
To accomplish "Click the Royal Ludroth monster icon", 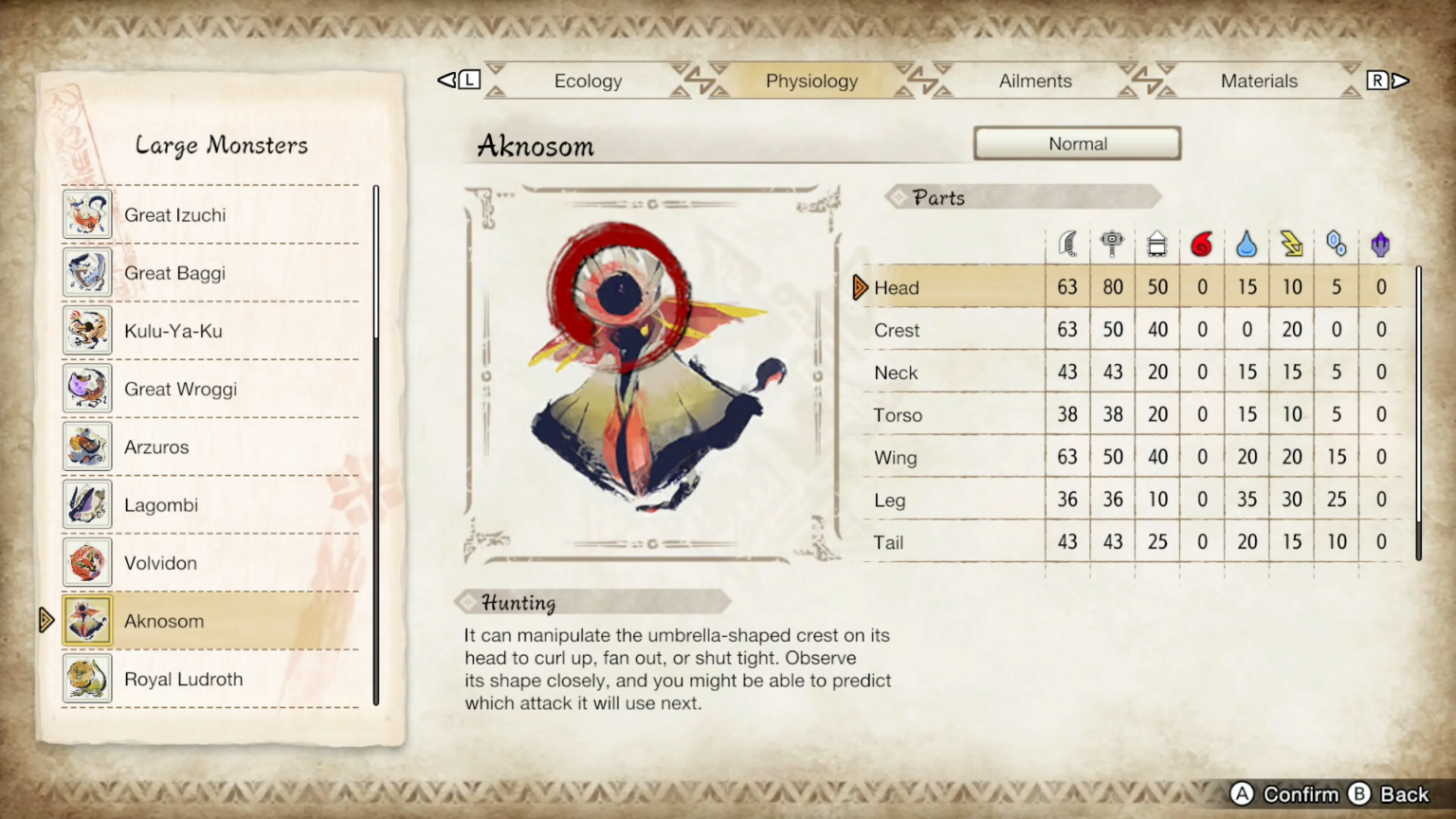I will [87, 679].
